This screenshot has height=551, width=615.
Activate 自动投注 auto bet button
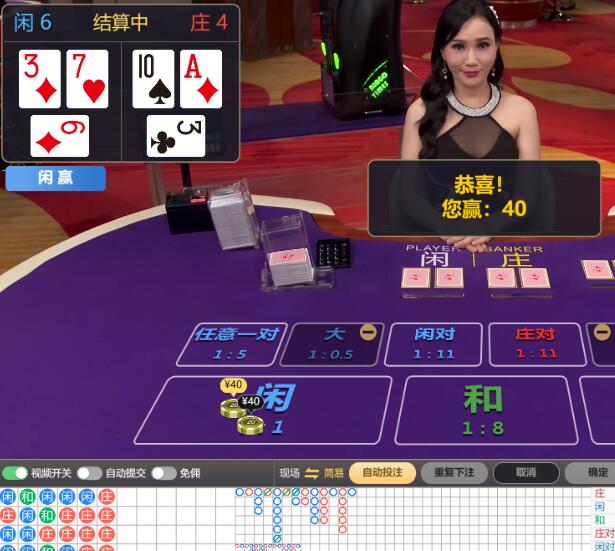[382, 472]
